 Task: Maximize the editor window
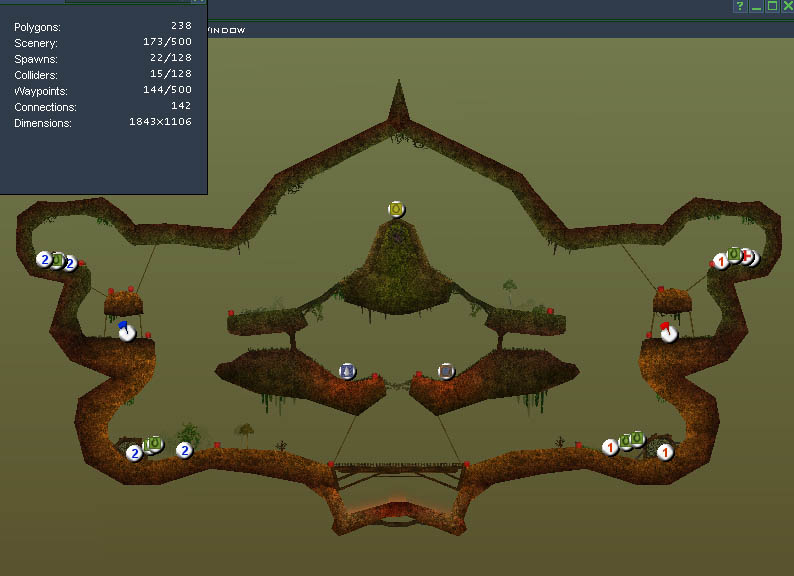tap(772, 7)
